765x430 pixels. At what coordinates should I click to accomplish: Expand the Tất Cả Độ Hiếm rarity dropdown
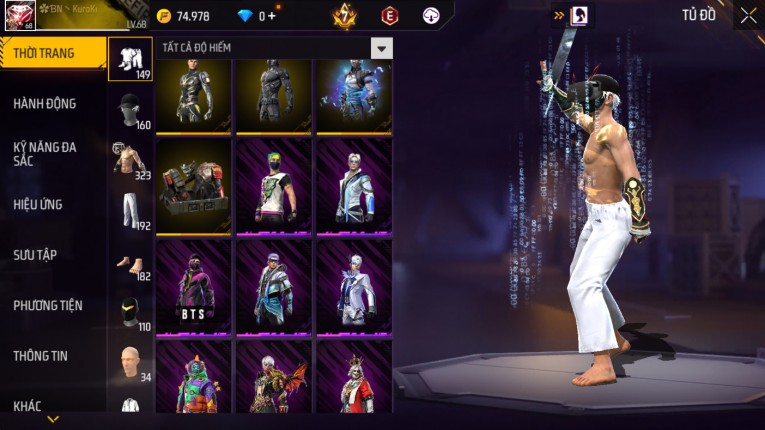(381, 48)
